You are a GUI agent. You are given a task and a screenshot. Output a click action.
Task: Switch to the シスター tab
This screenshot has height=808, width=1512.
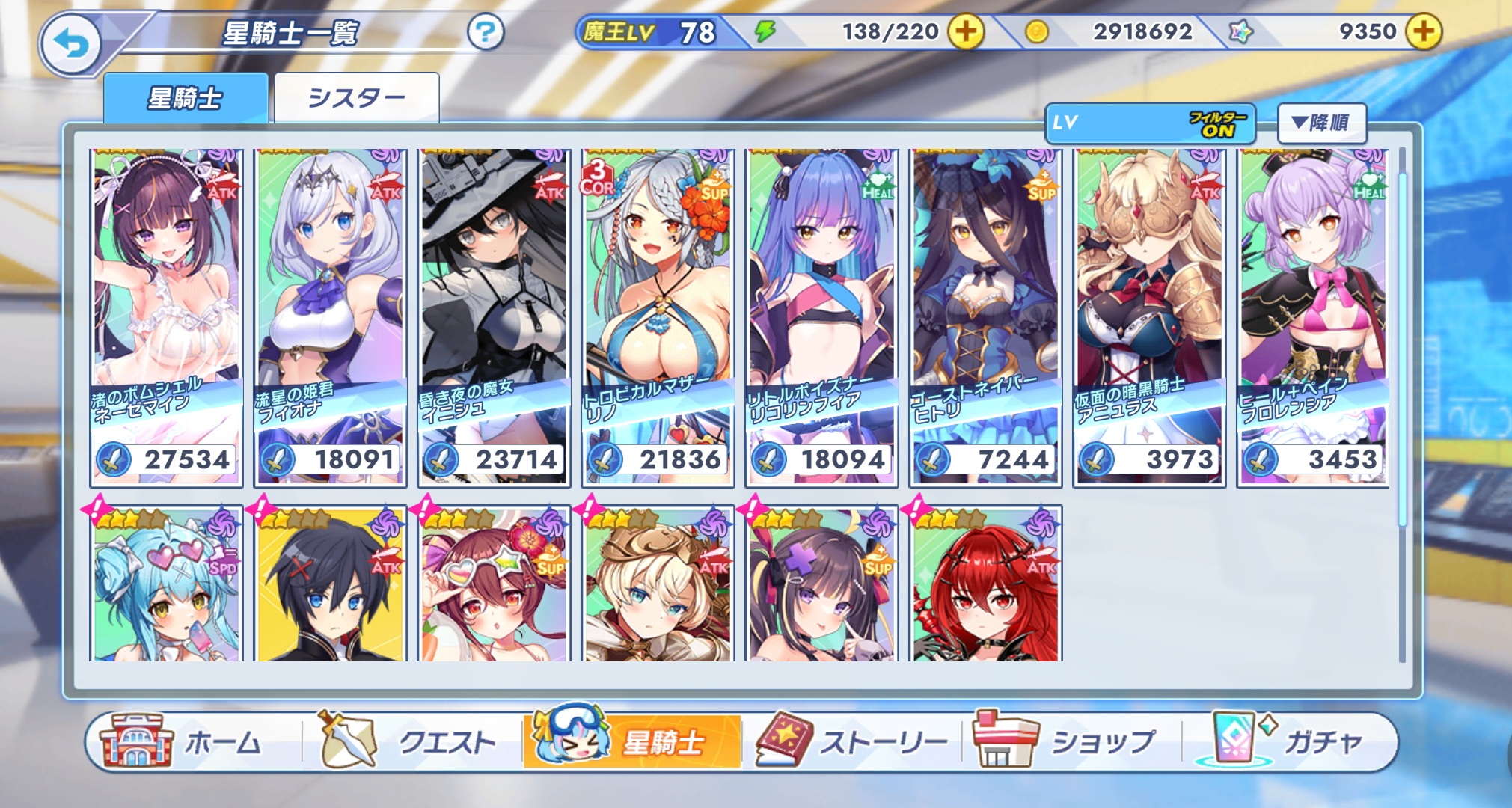[356, 98]
